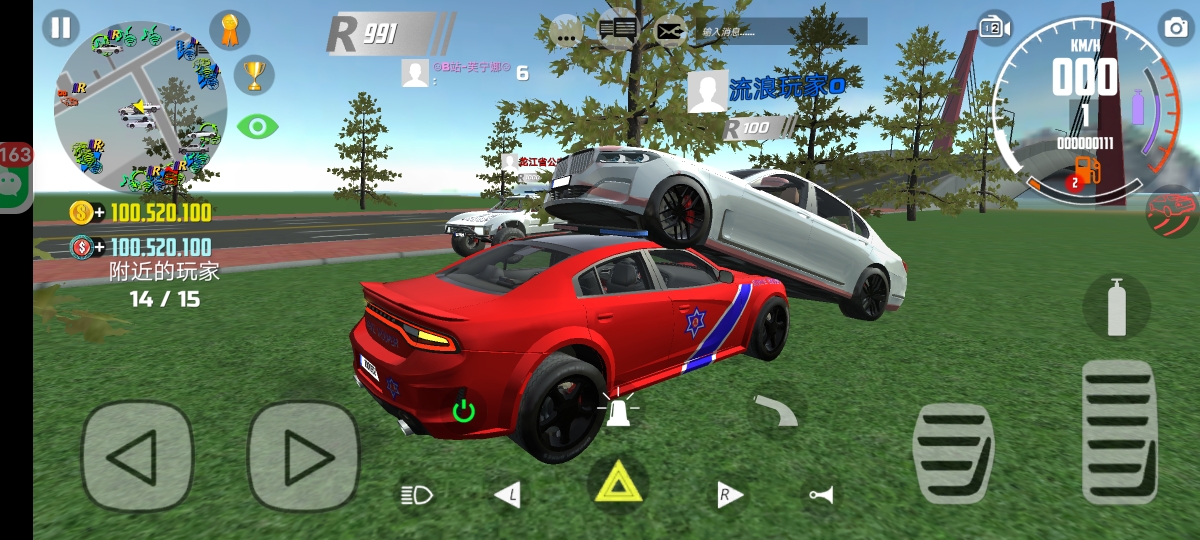Open the chat speech bubbles log
This screenshot has height=540, width=1200.
click(618, 31)
